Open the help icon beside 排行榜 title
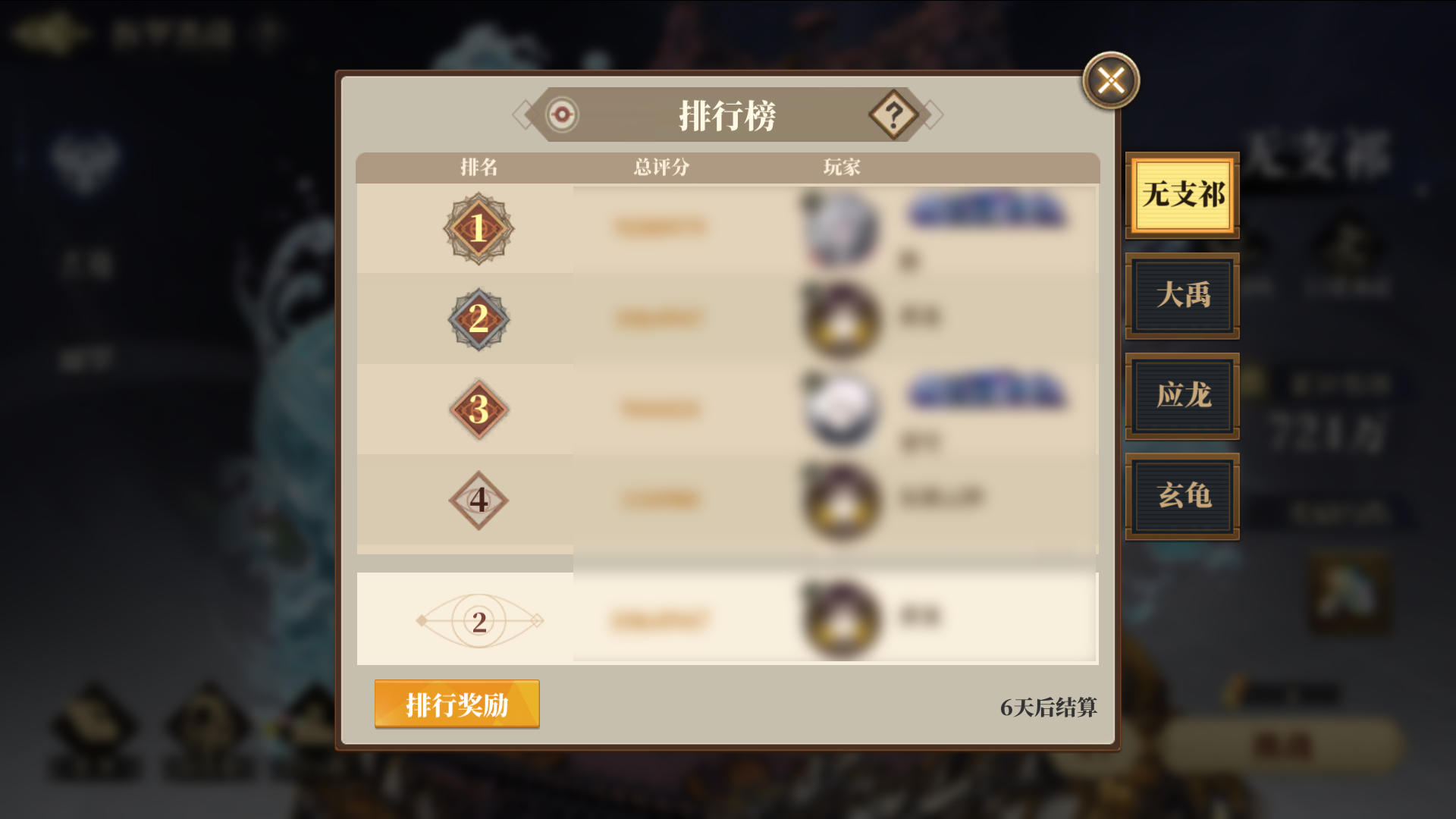Viewport: 1456px width, 819px height. [895, 115]
